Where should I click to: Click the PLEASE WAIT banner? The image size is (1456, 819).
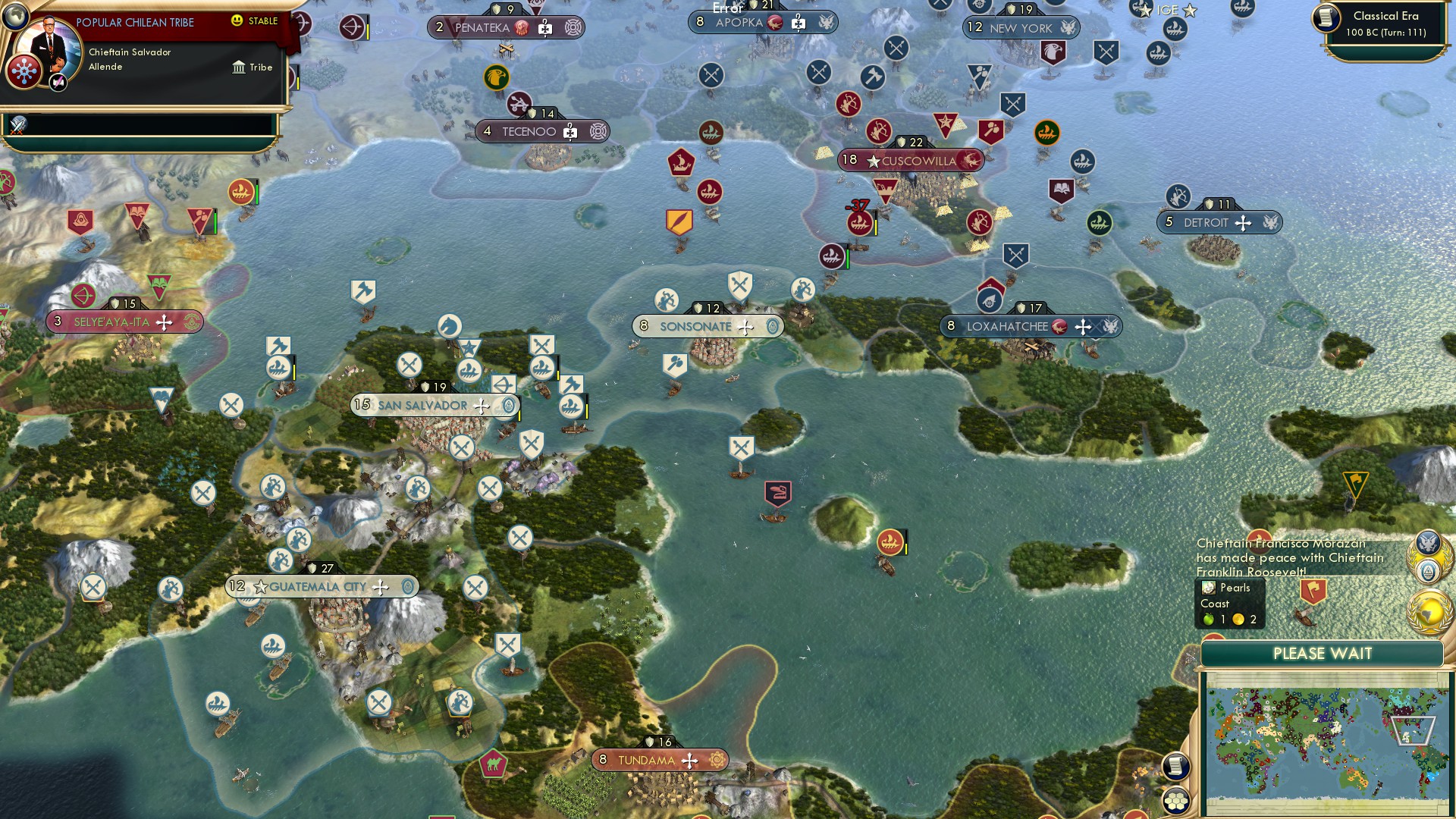click(1321, 653)
